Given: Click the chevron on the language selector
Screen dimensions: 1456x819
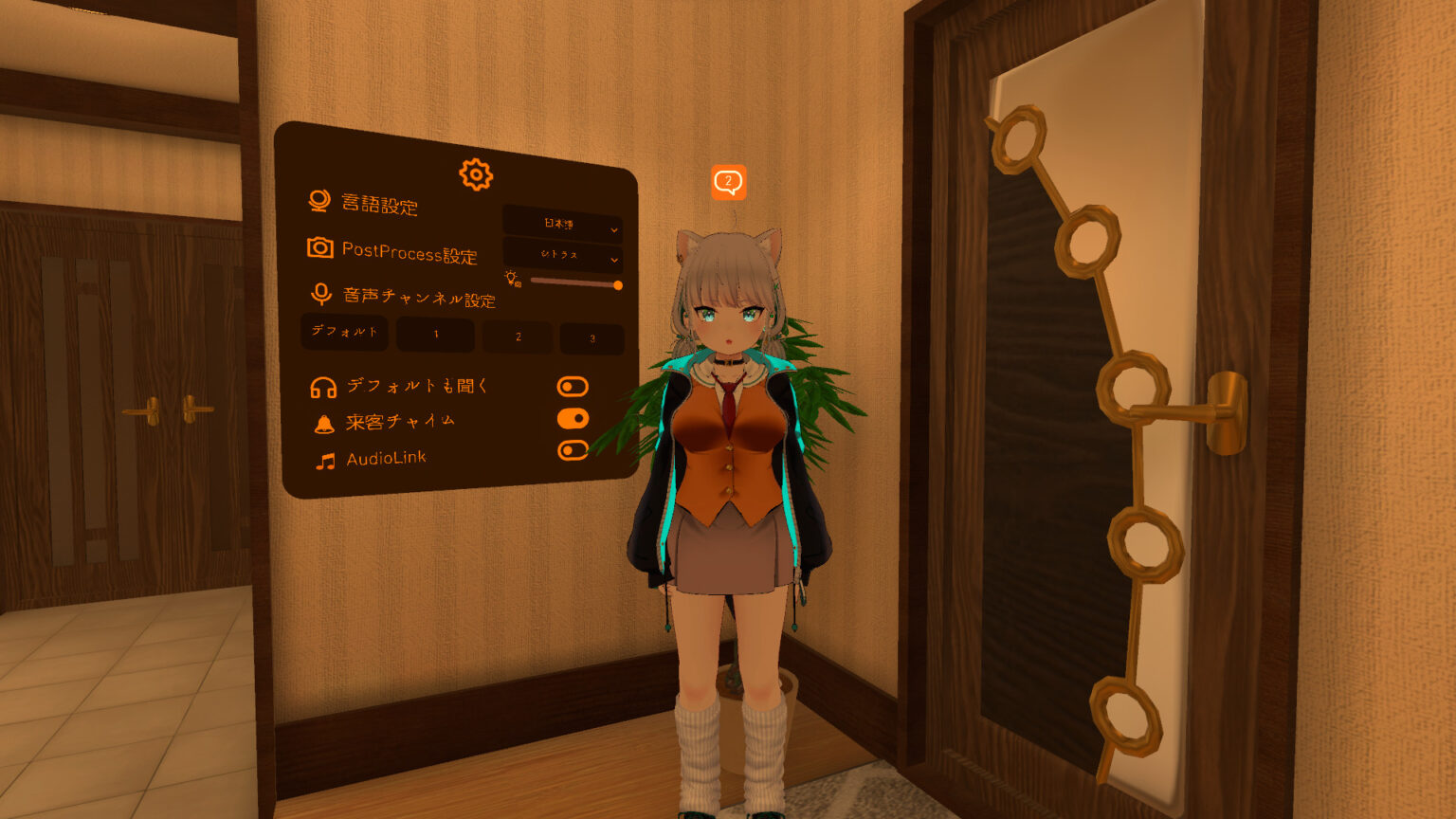Looking at the screenshot, I should tap(613, 228).
